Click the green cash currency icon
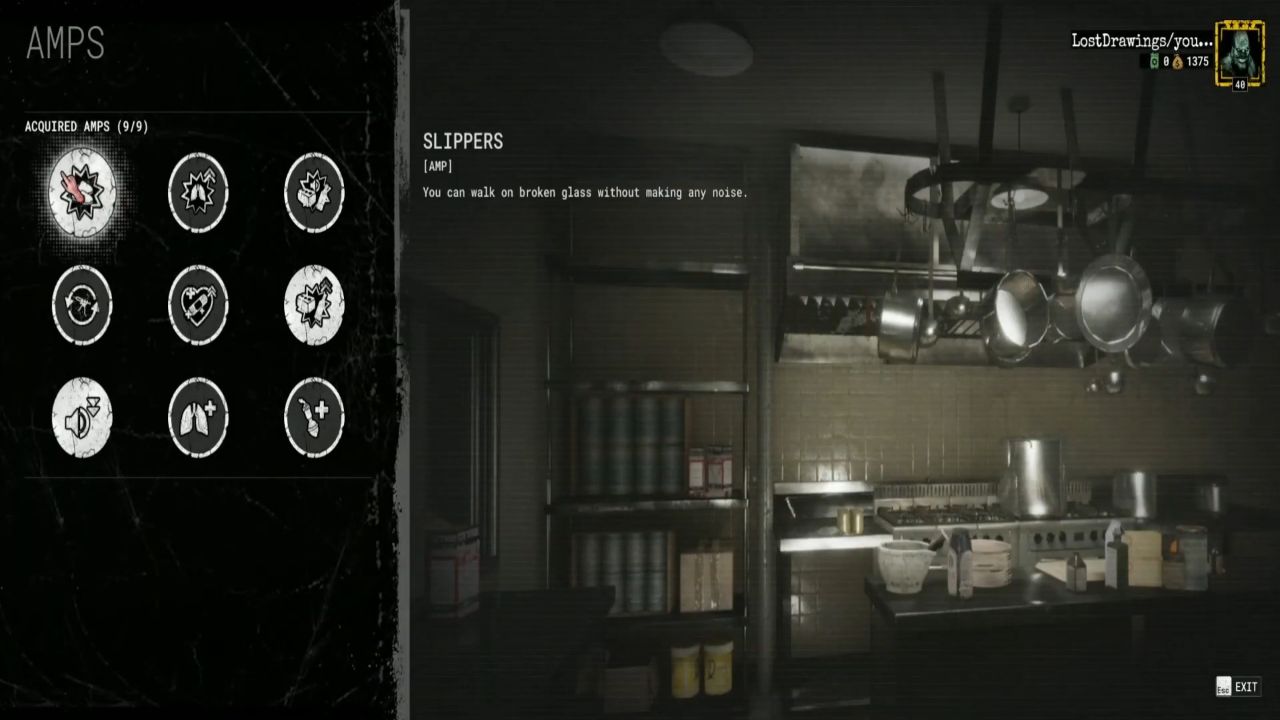The width and height of the screenshot is (1280, 720). pos(1152,59)
